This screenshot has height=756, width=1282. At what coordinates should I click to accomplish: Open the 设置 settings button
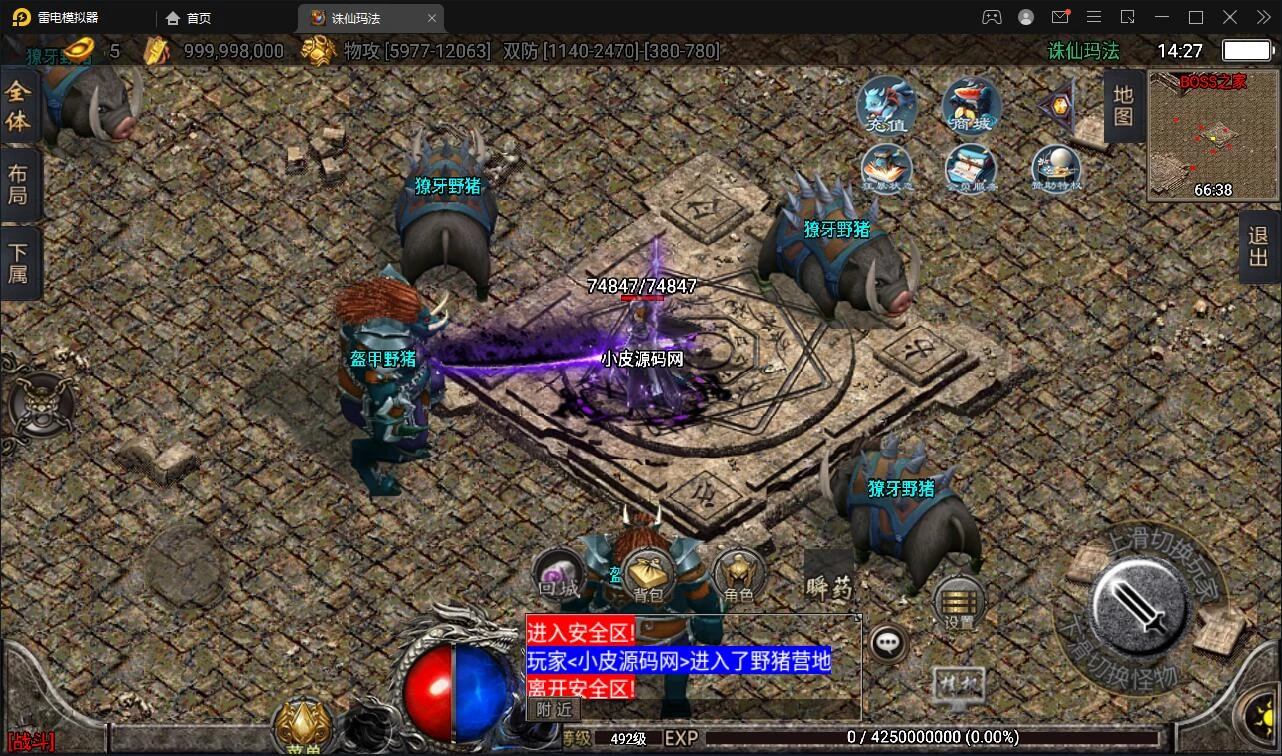pos(959,603)
